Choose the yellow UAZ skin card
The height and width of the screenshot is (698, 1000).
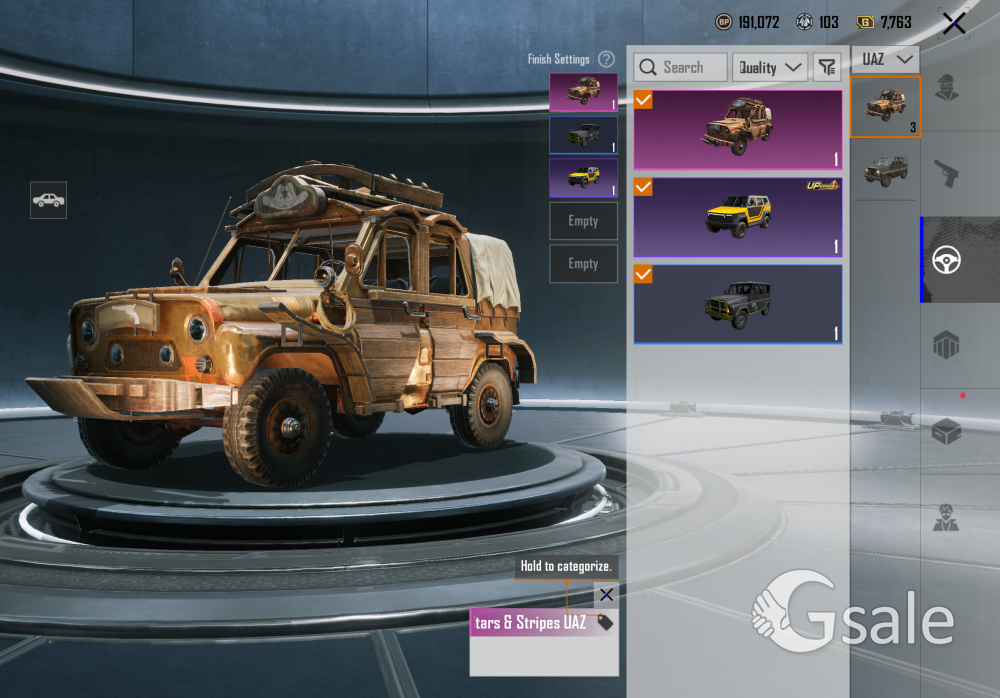coord(738,217)
